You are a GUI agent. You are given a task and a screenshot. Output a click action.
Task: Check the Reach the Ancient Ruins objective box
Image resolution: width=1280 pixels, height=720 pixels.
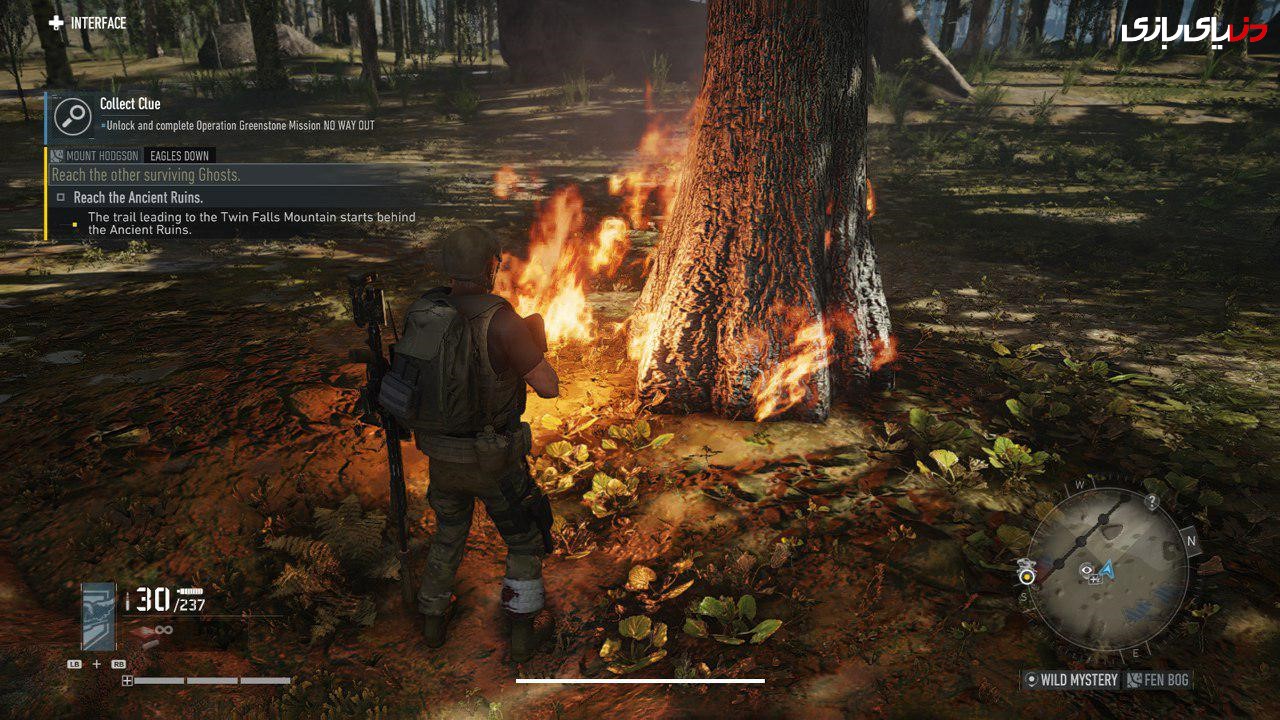pyautogui.click(x=61, y=197)
